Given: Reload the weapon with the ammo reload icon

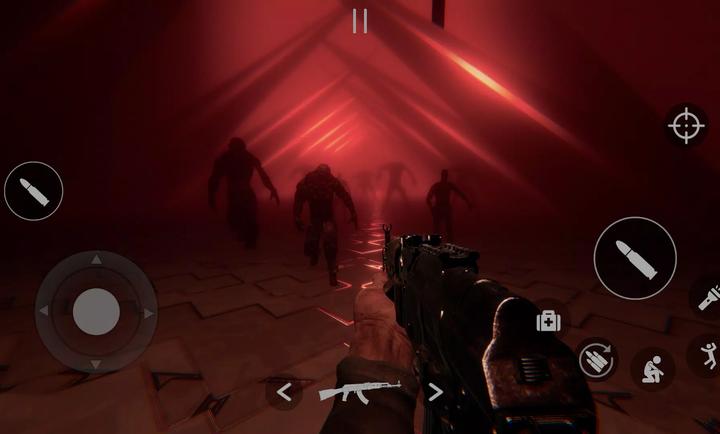Looking at the screenshot, I should (597, 360).
